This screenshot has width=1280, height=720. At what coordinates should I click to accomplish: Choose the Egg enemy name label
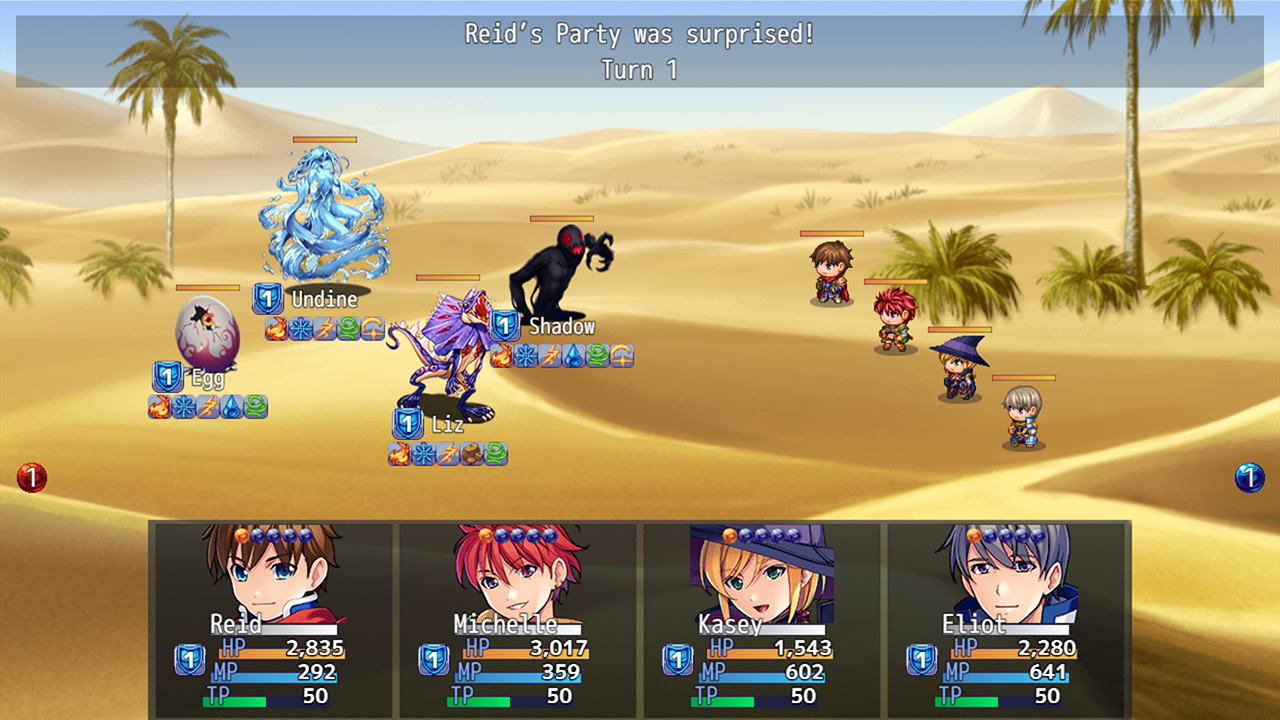[x=207, y=377]
